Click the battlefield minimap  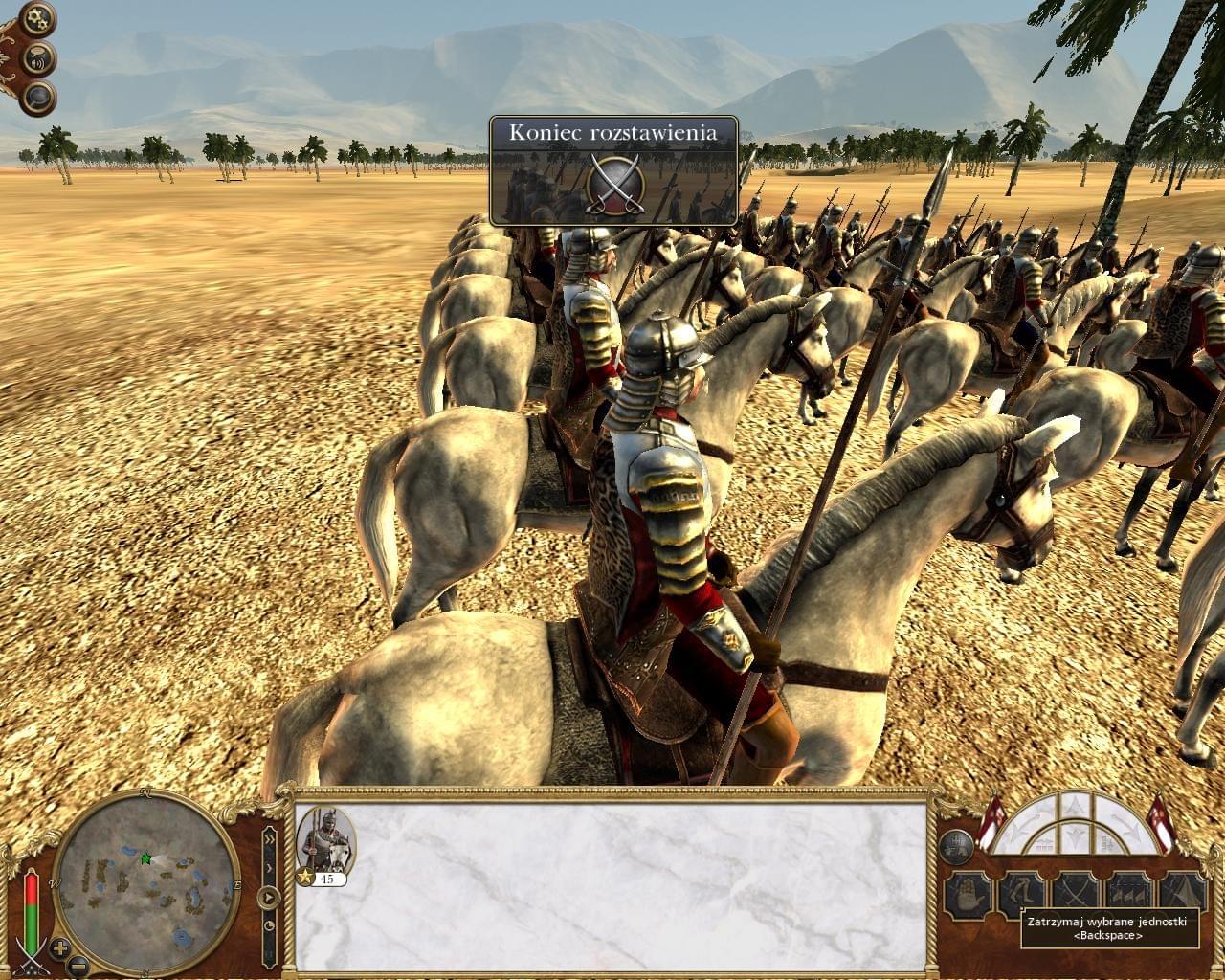pyautogui.click(x=146, y=883)
